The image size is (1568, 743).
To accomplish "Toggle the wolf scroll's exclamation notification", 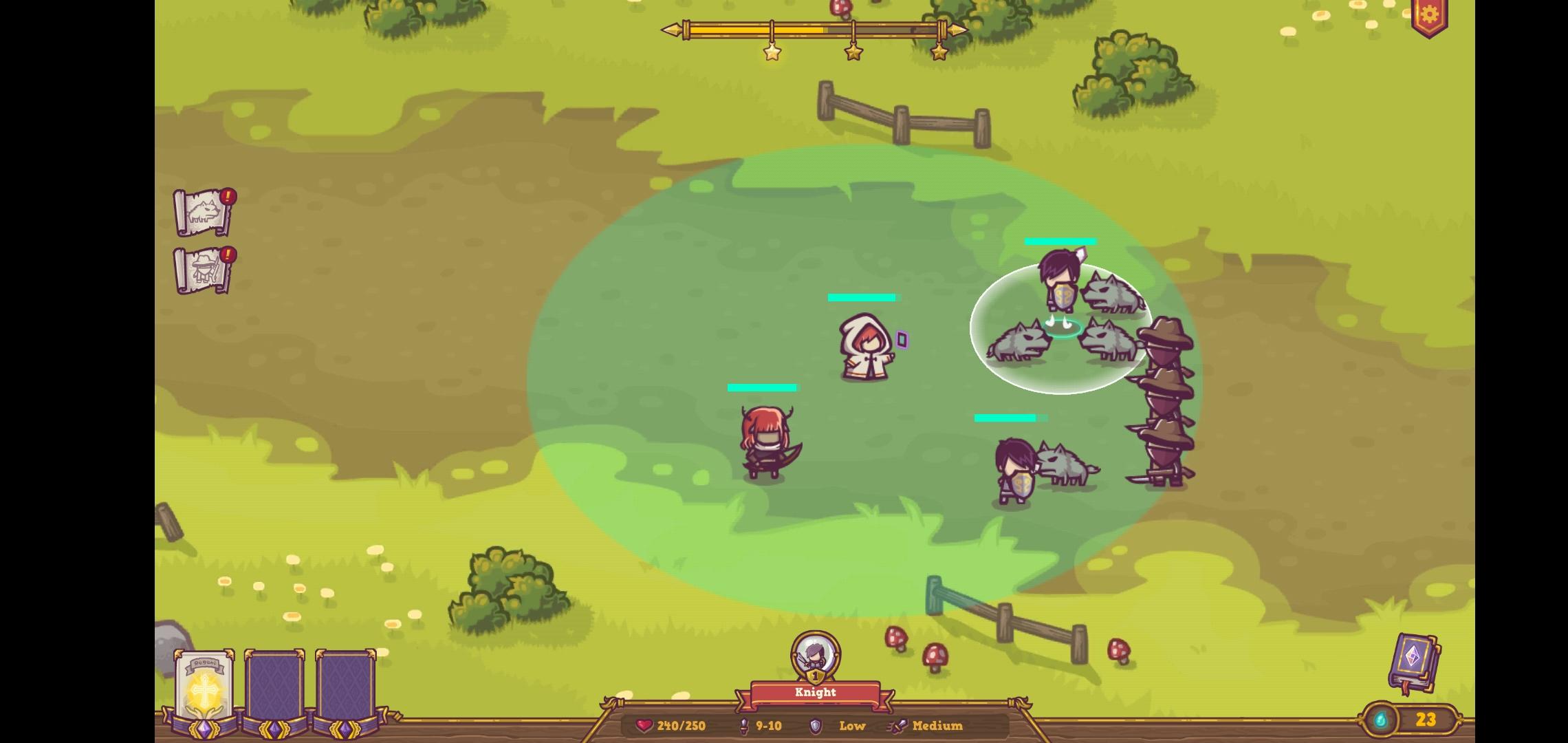I will (x=230, y=197).
